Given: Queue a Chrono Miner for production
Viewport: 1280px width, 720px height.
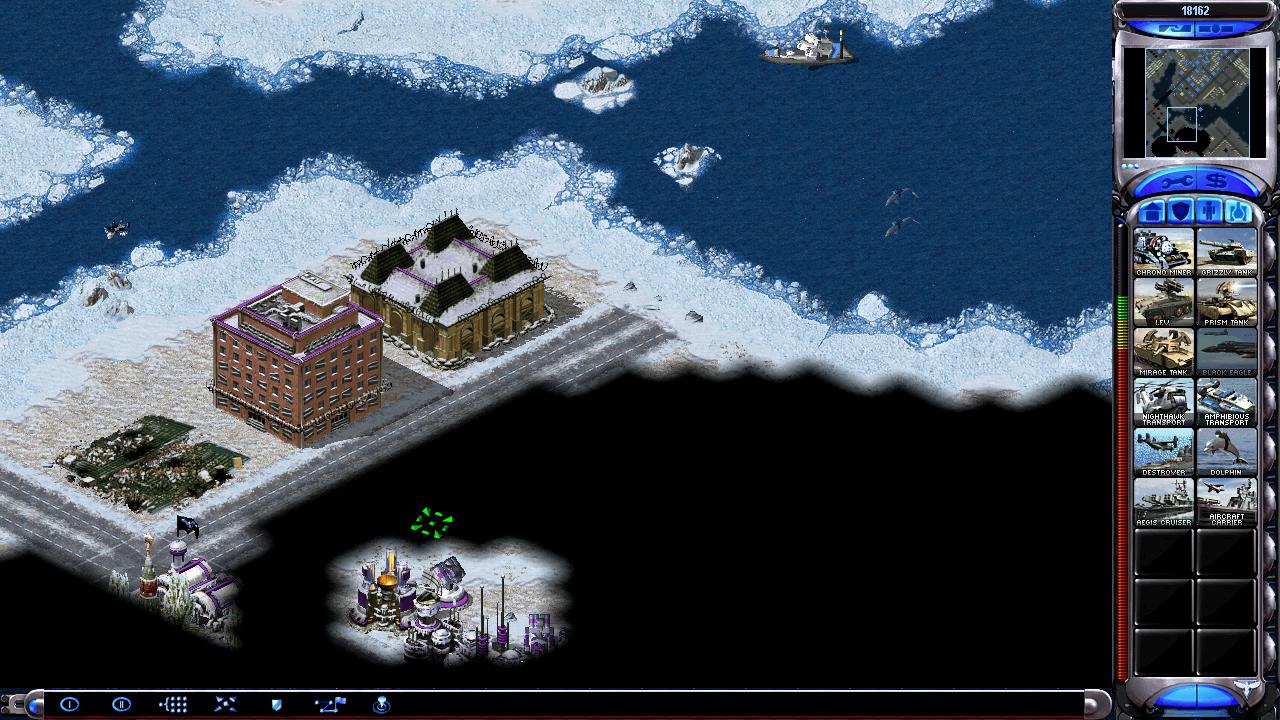Looking at the screenshot, I should (x=1163, y=252).
